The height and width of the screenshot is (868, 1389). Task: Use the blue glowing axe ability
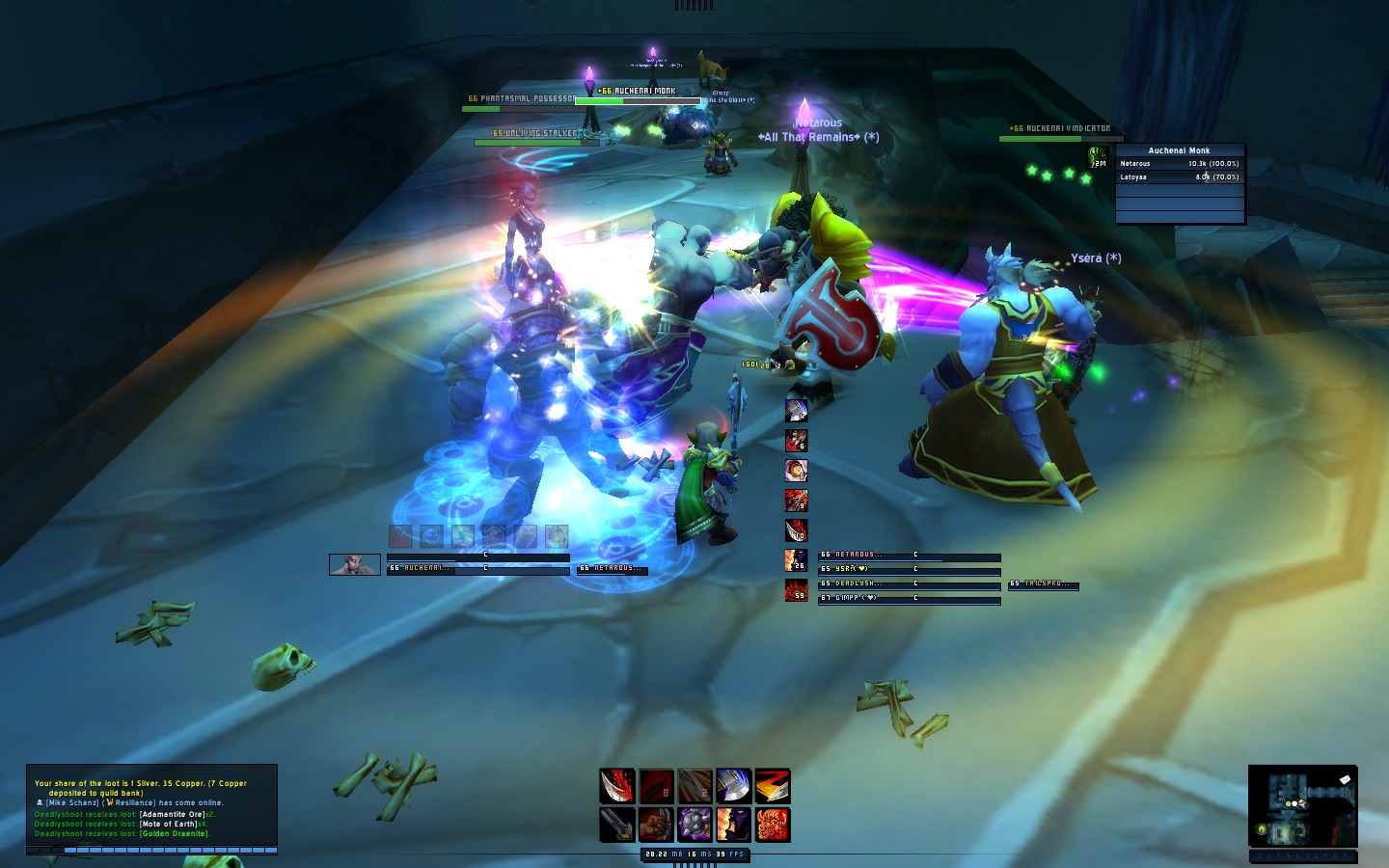733,786
